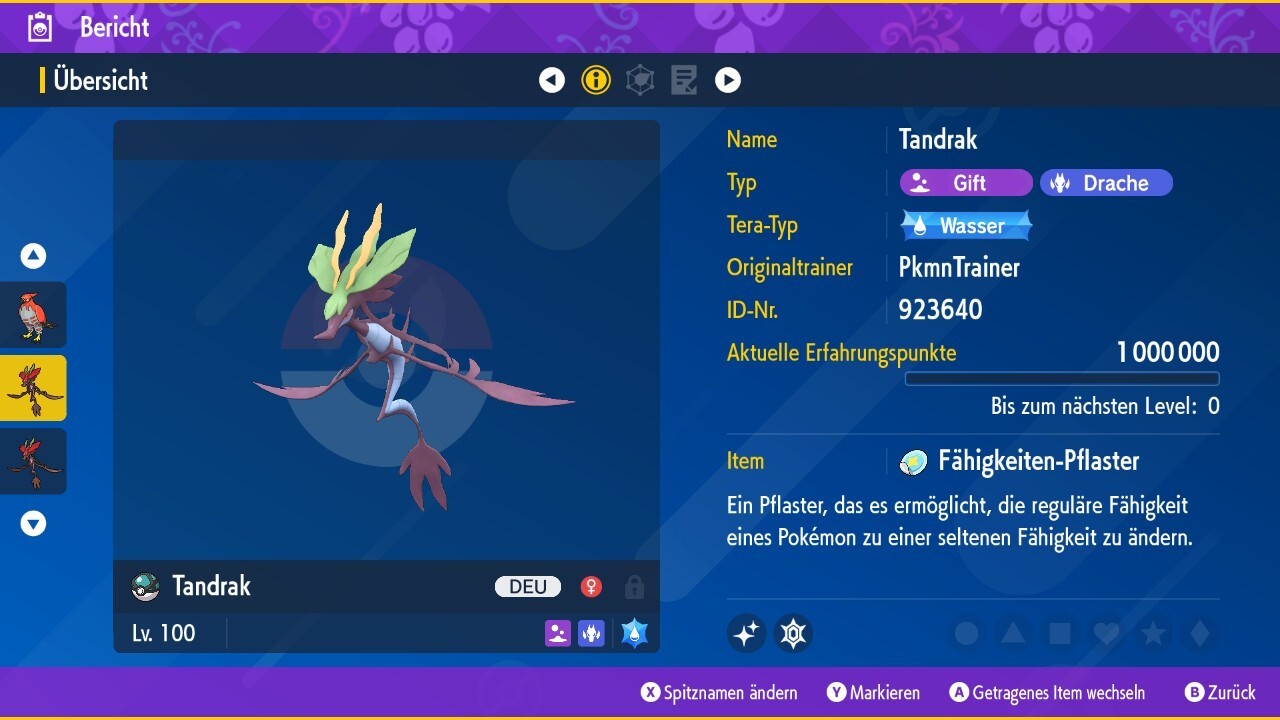The height and width of the screenshot is (720, 1280).
Task: Open the info page with the yellow i icon
Action: coord(596,80)
